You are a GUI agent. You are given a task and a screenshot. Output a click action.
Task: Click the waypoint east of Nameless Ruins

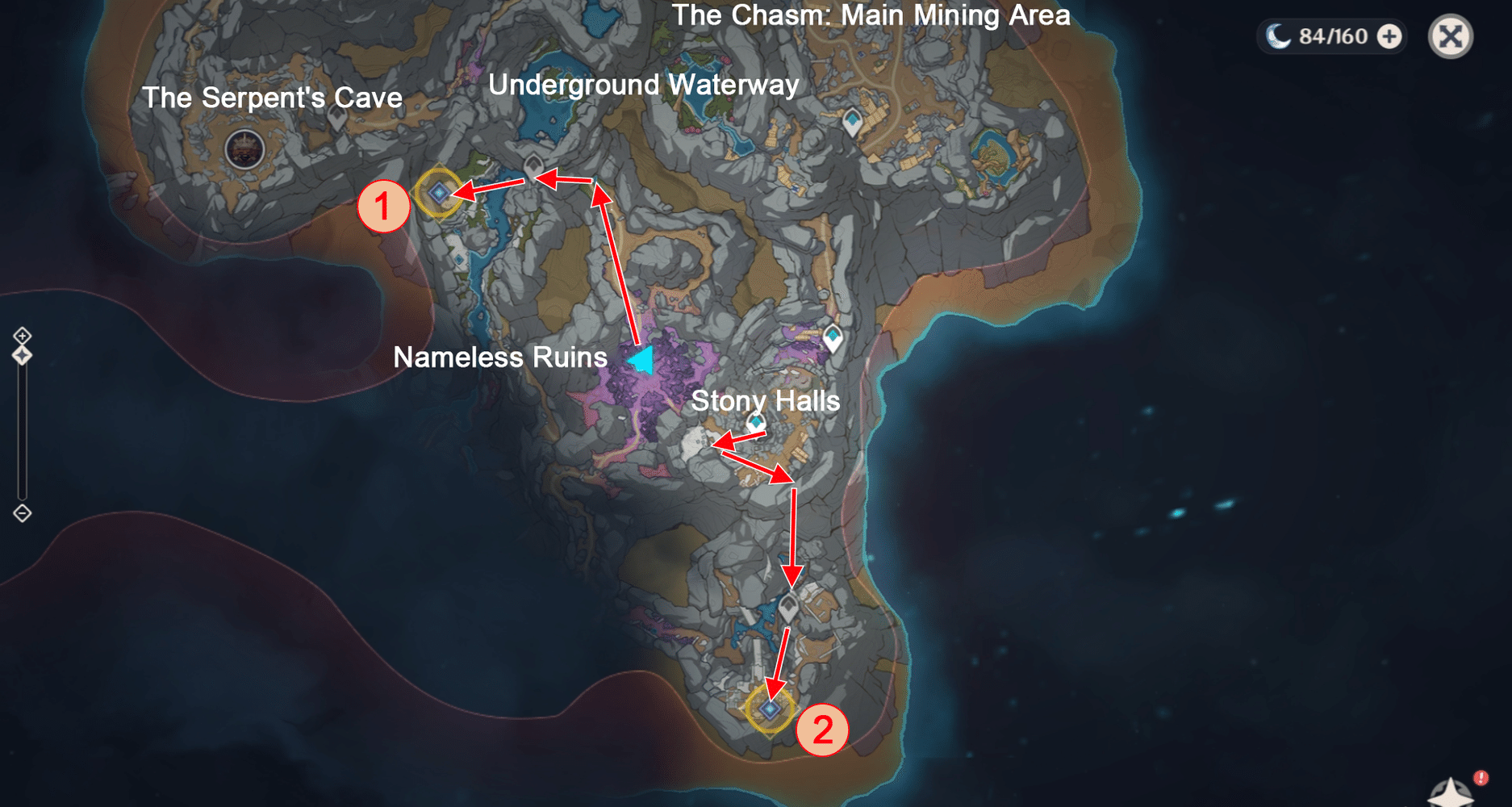[x=831, y=336]
